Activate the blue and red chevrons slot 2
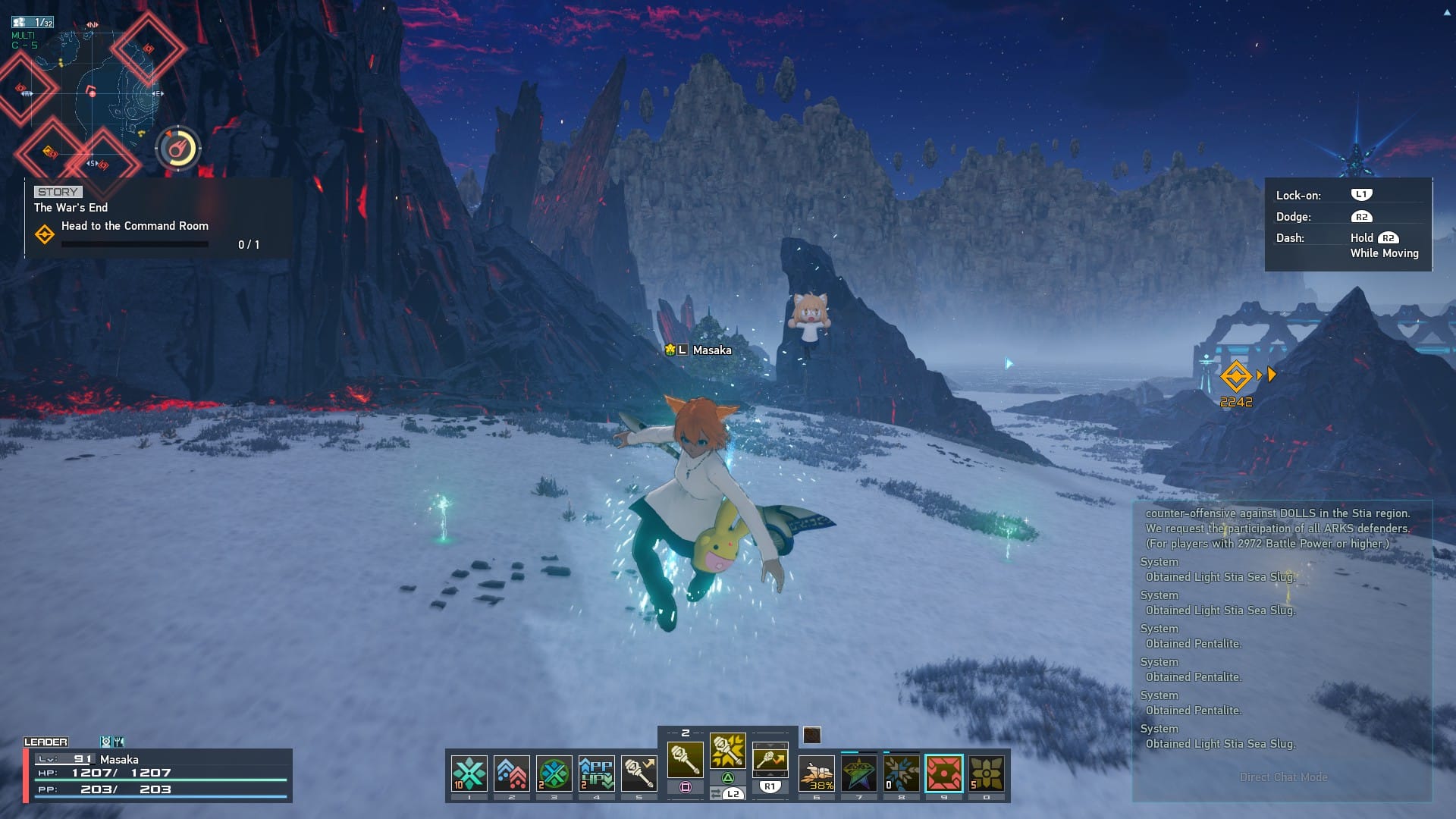Image resolution: width=1456 pixels, height=819 pixels. (x=511, y=773)
